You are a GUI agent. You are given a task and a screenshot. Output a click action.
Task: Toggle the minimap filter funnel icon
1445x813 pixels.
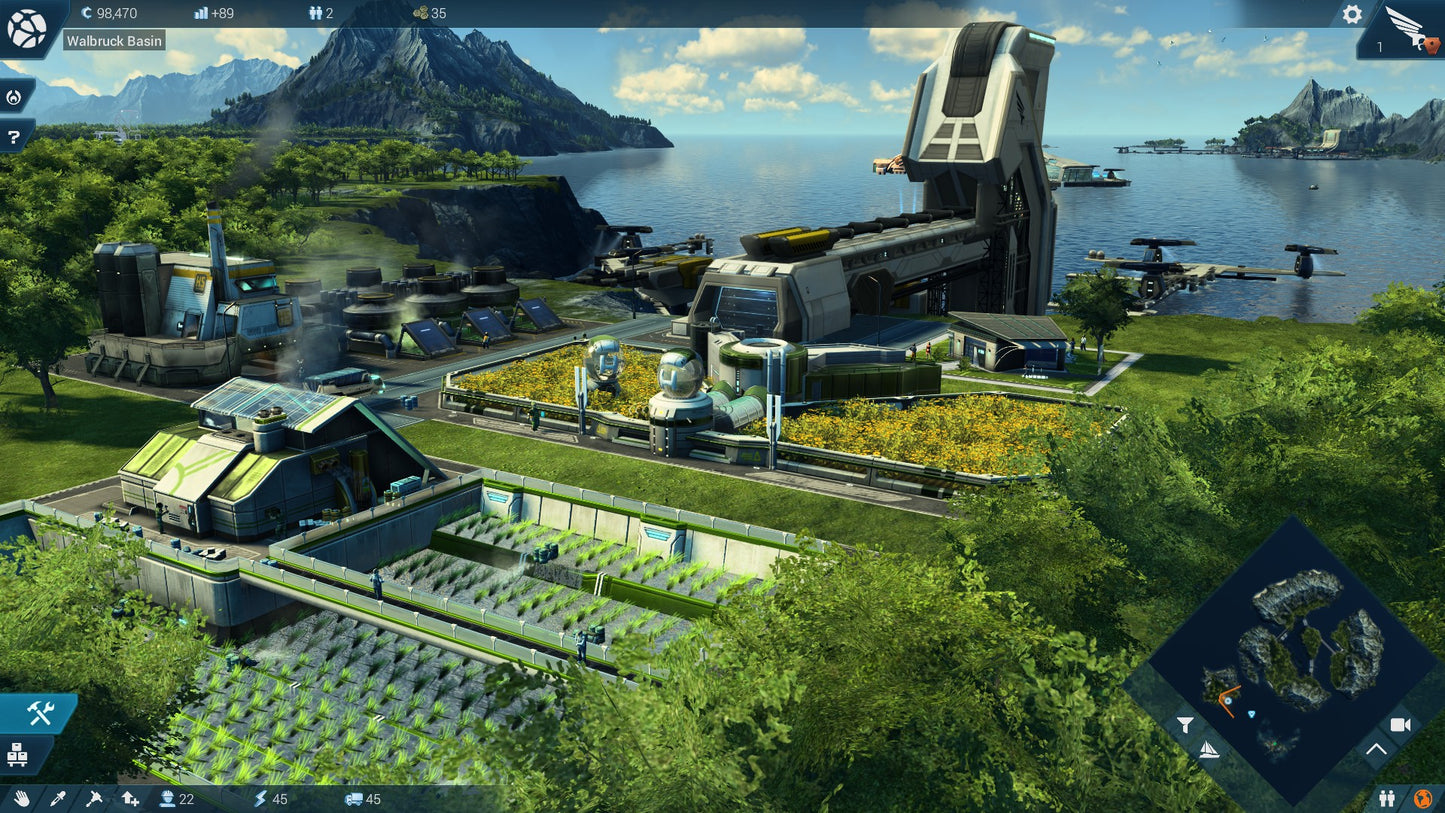[1186, 725]
